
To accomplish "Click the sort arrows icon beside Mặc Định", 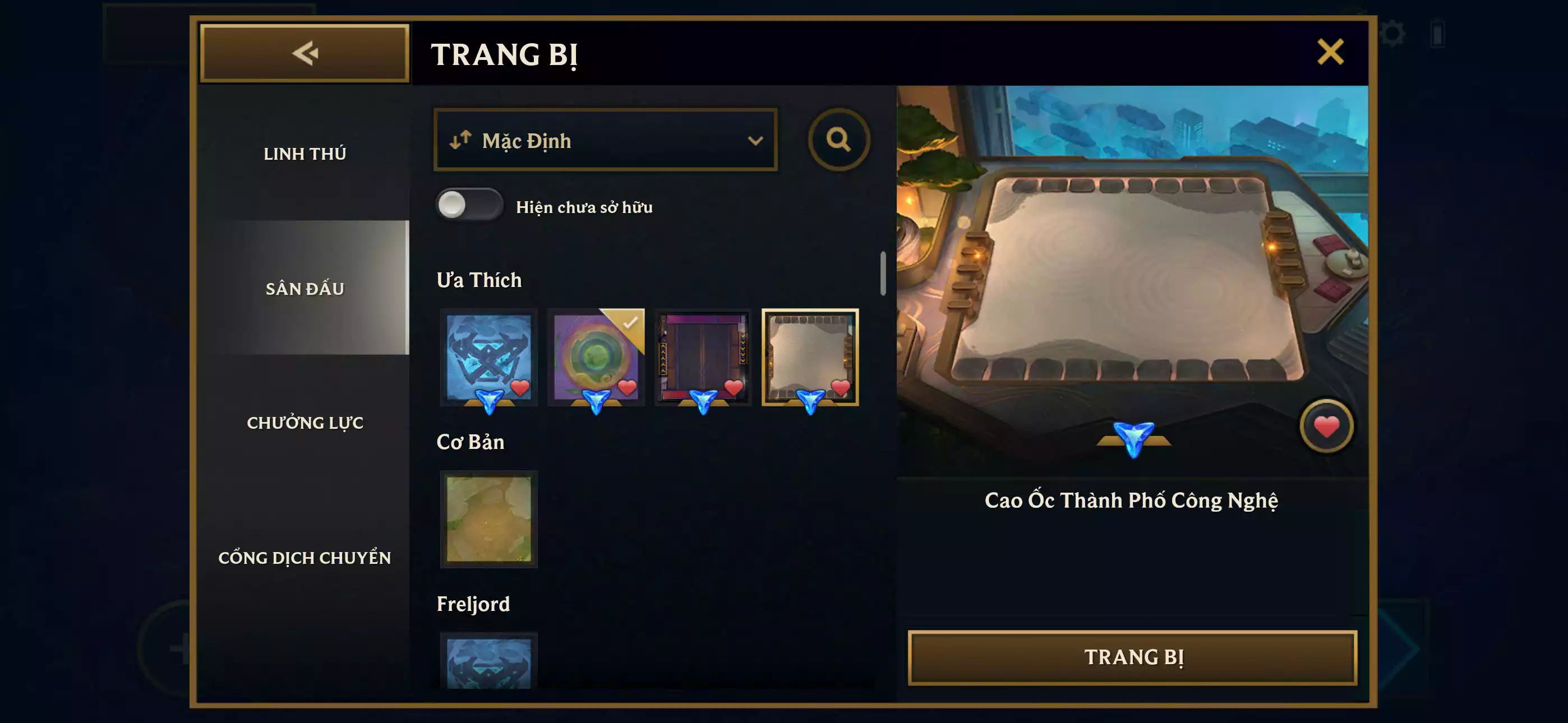I will (x=461, y=140).
